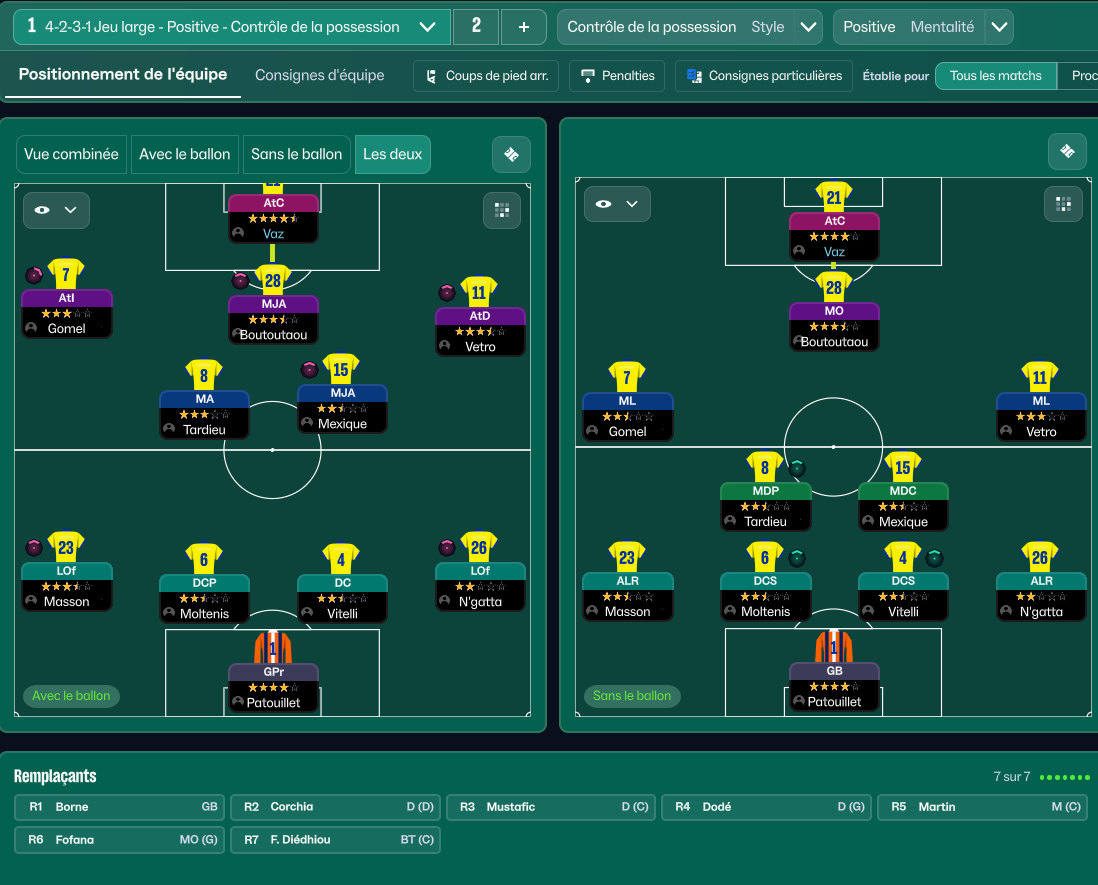The image size is (1098, 885).
Task: Select substitute R4 Dodé
Action: click(766, 807)
